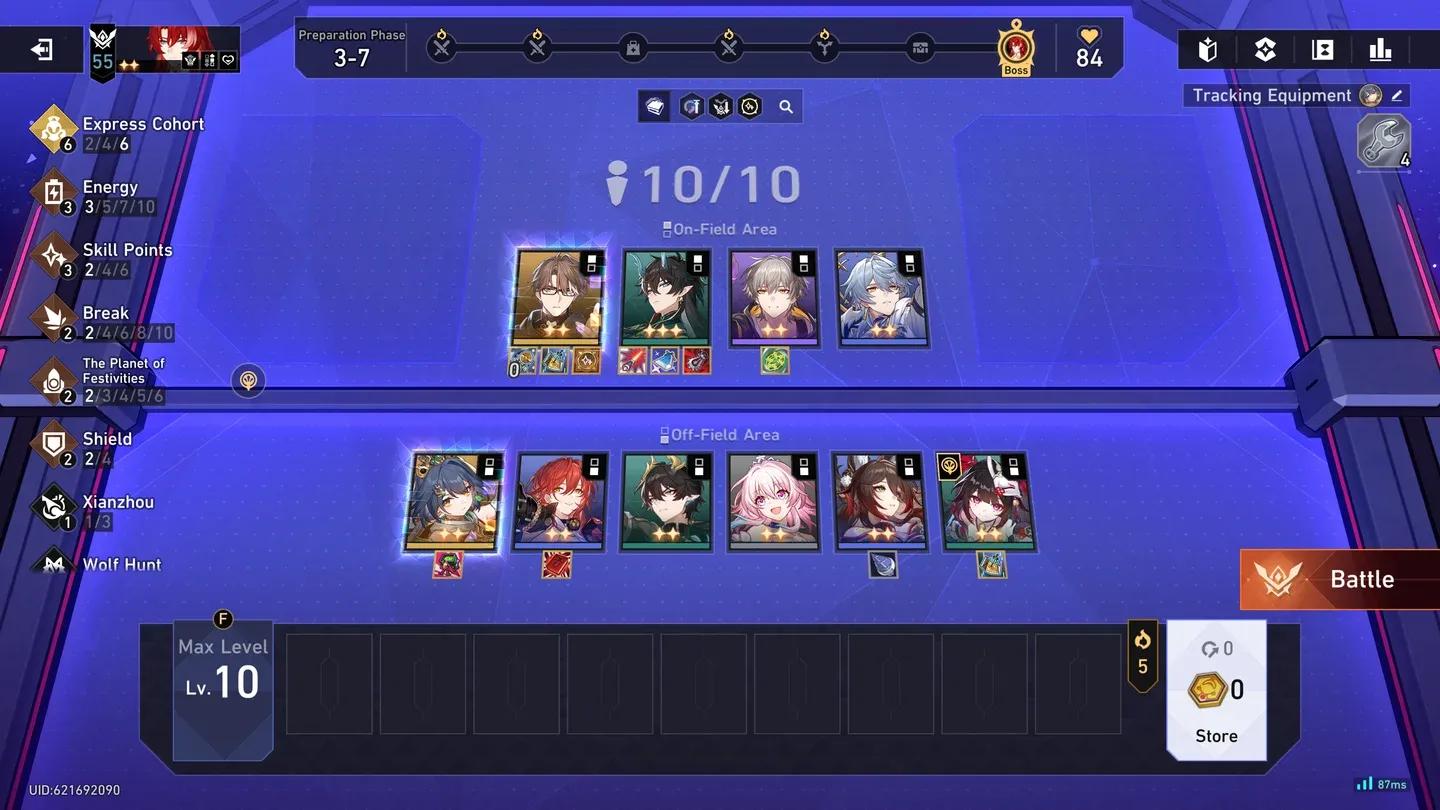1440x810 pixels.
Task: Switch to the diamond emblem tab top-right
Action: click(x=1265, y=48)
